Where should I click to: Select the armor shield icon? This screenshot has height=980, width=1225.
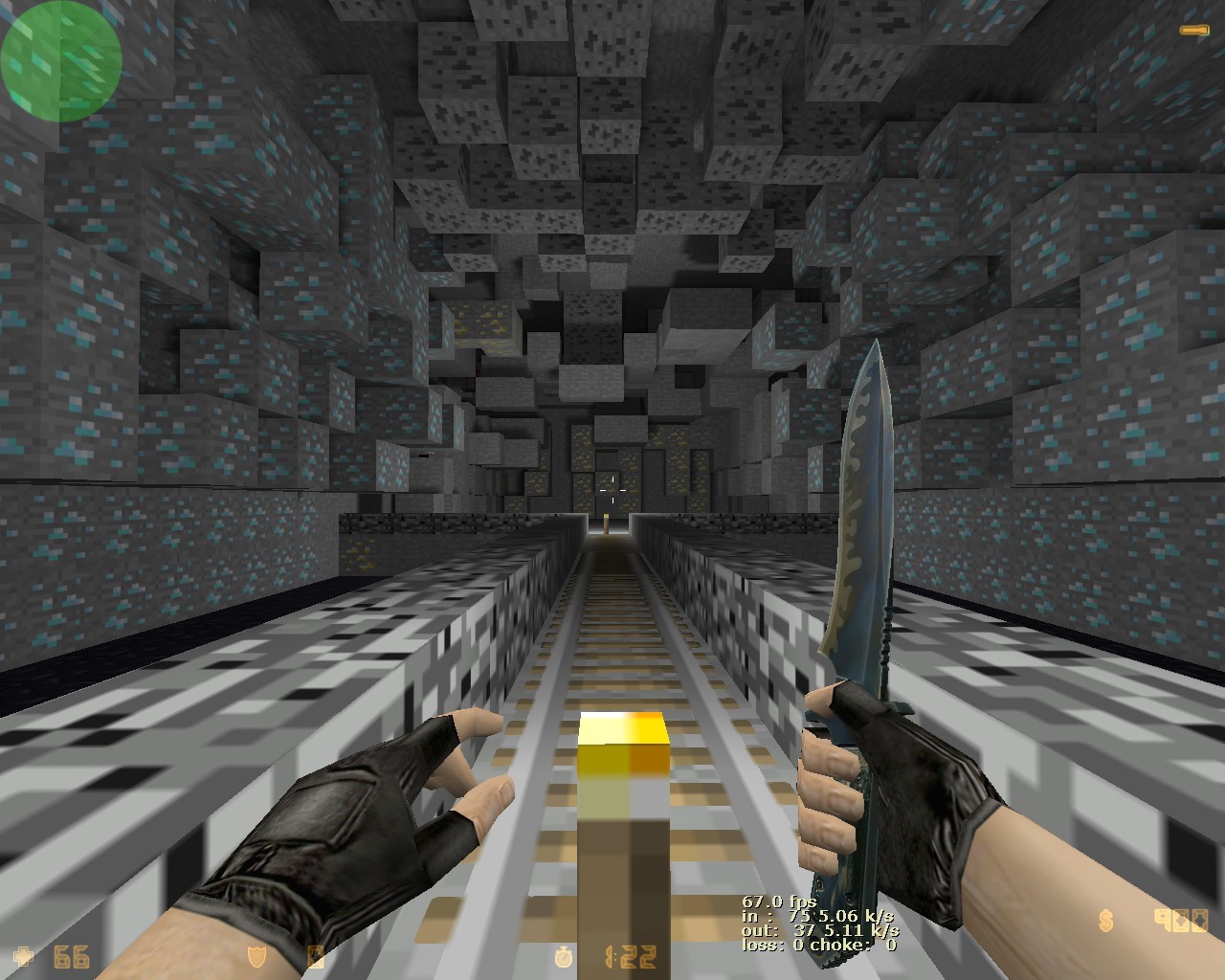(x=256, y=956)
